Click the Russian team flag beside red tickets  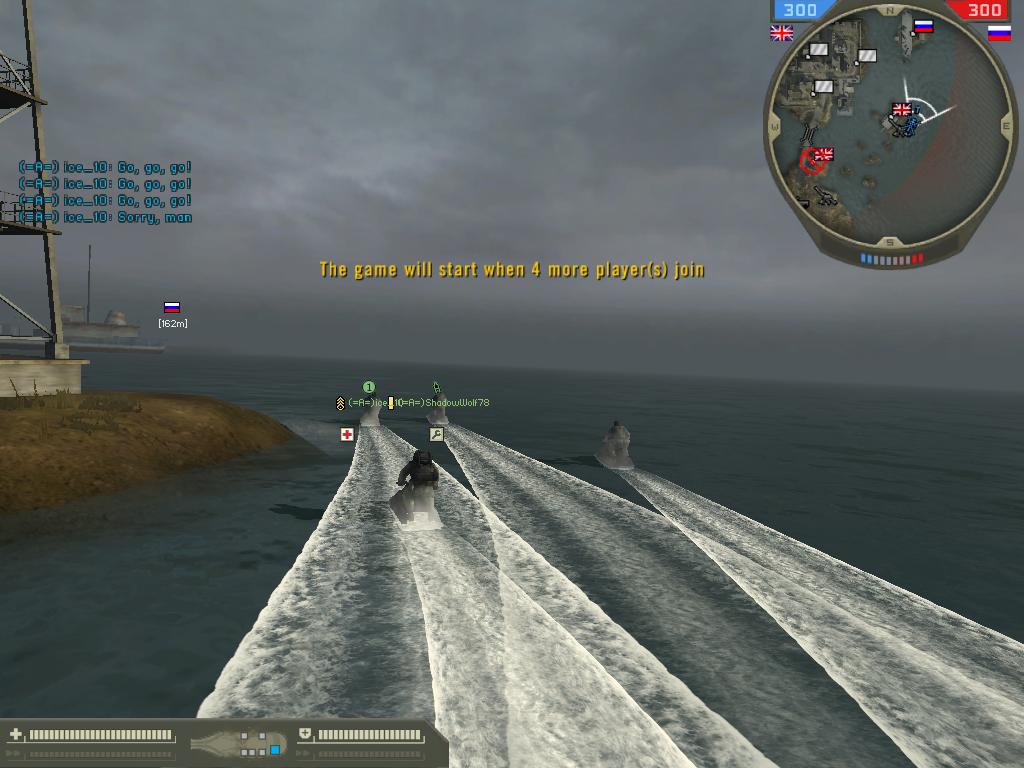coord(999,33)
